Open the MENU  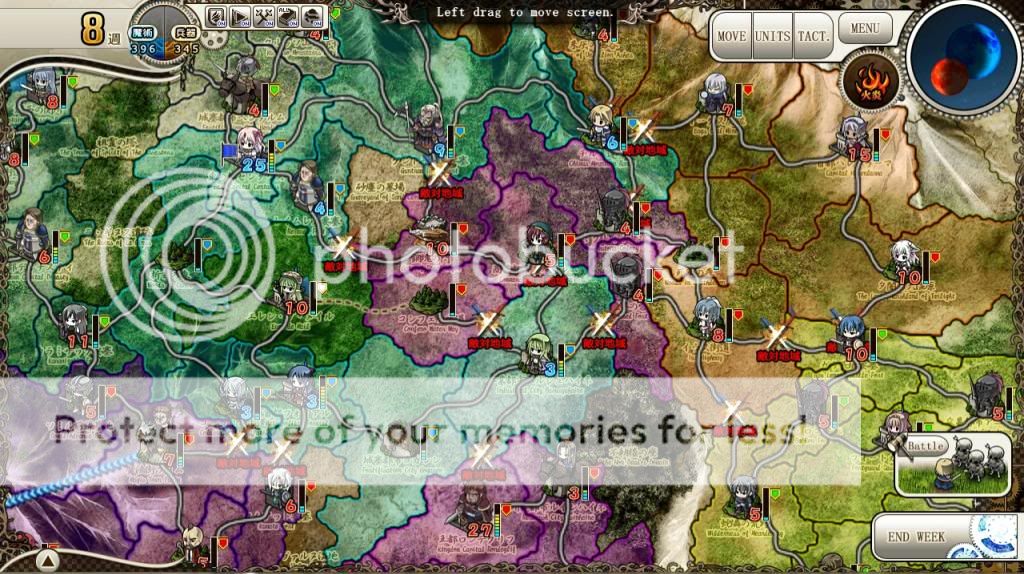(865, 27)
